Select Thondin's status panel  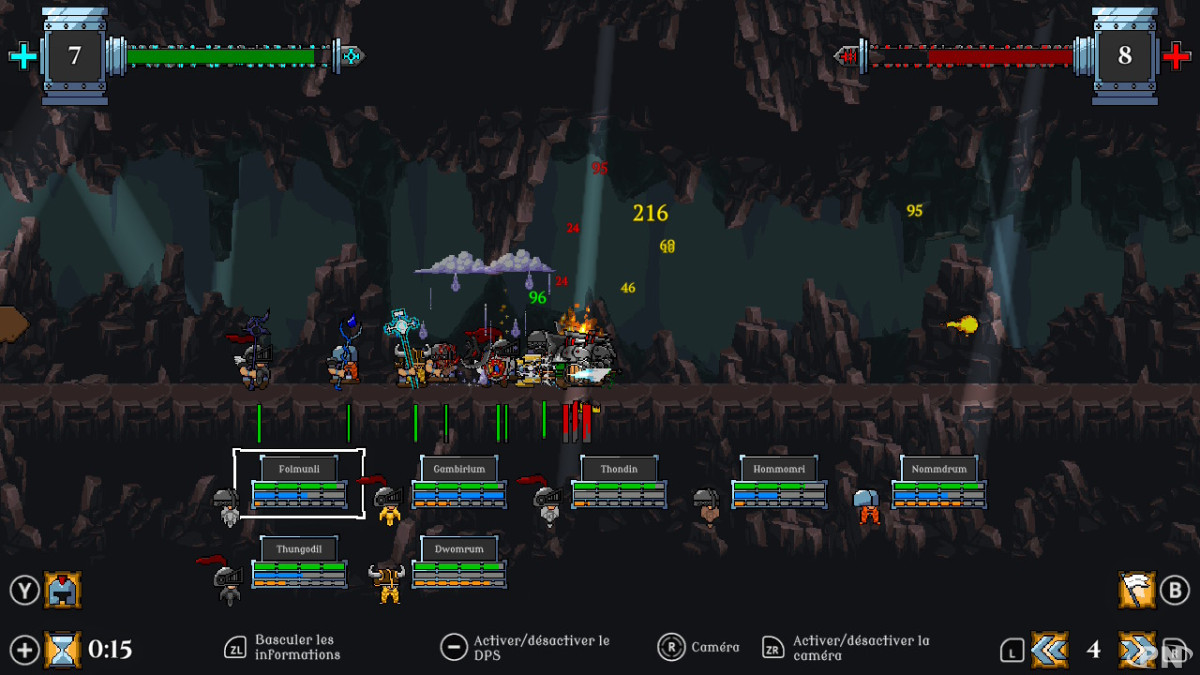[618, 483]
